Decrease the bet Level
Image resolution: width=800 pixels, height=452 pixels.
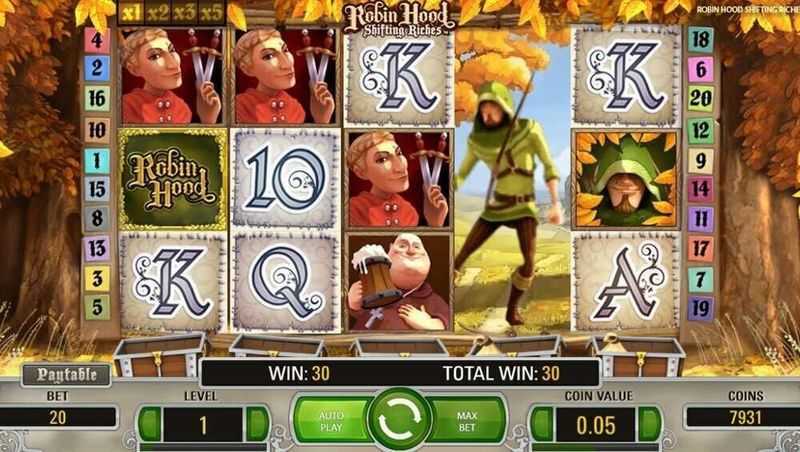150,422
